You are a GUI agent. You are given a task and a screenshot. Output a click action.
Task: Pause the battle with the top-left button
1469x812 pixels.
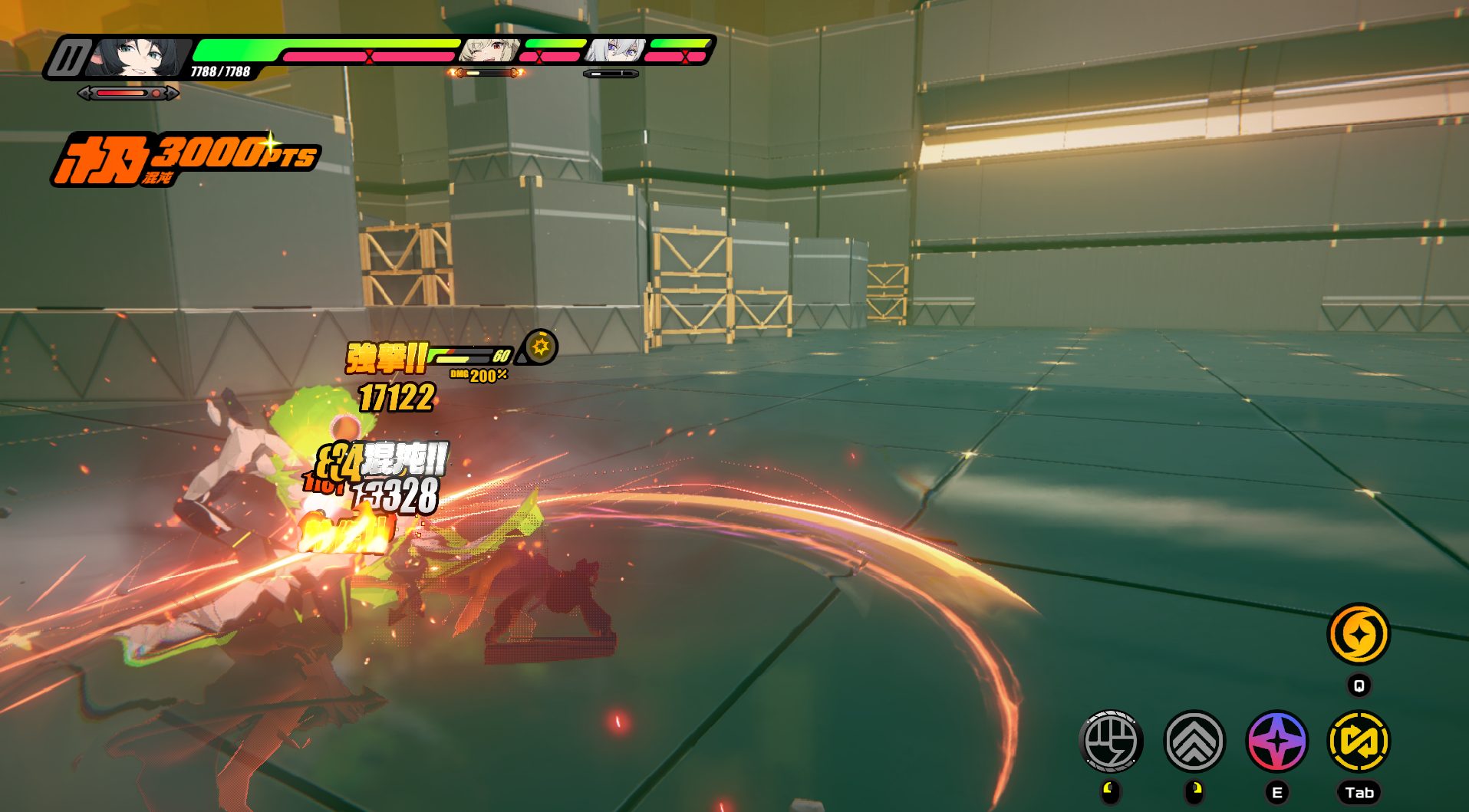click(x=69, y=58)
